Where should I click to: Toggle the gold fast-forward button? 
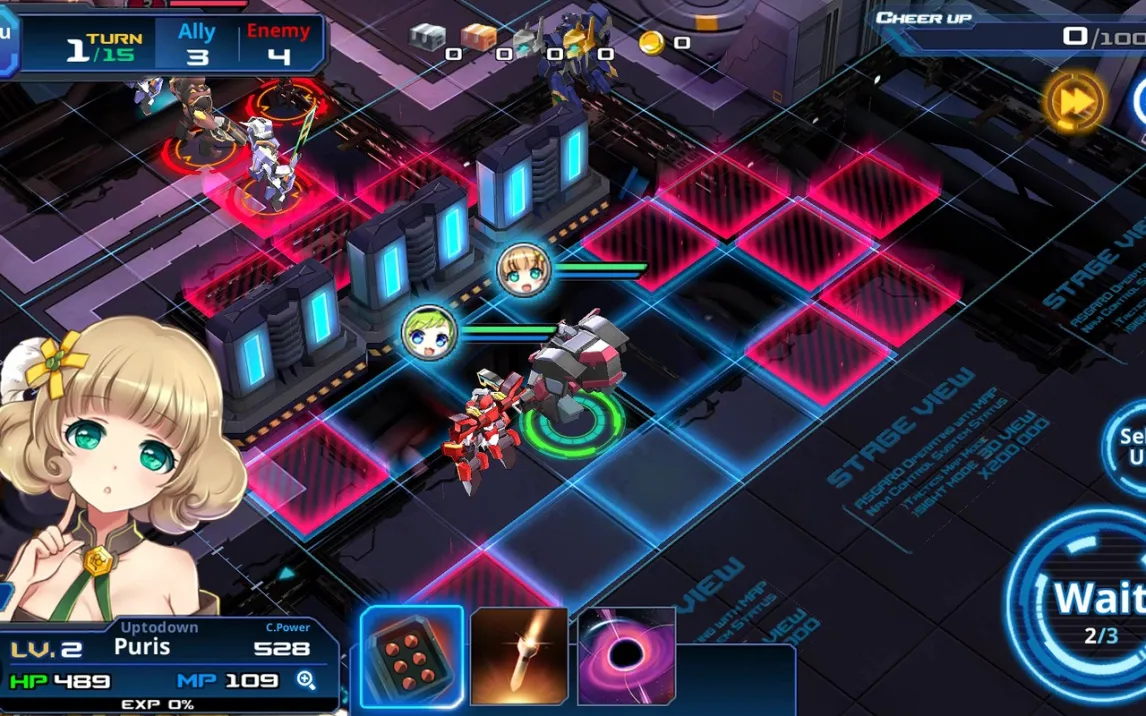click(x=1075, y=101)
